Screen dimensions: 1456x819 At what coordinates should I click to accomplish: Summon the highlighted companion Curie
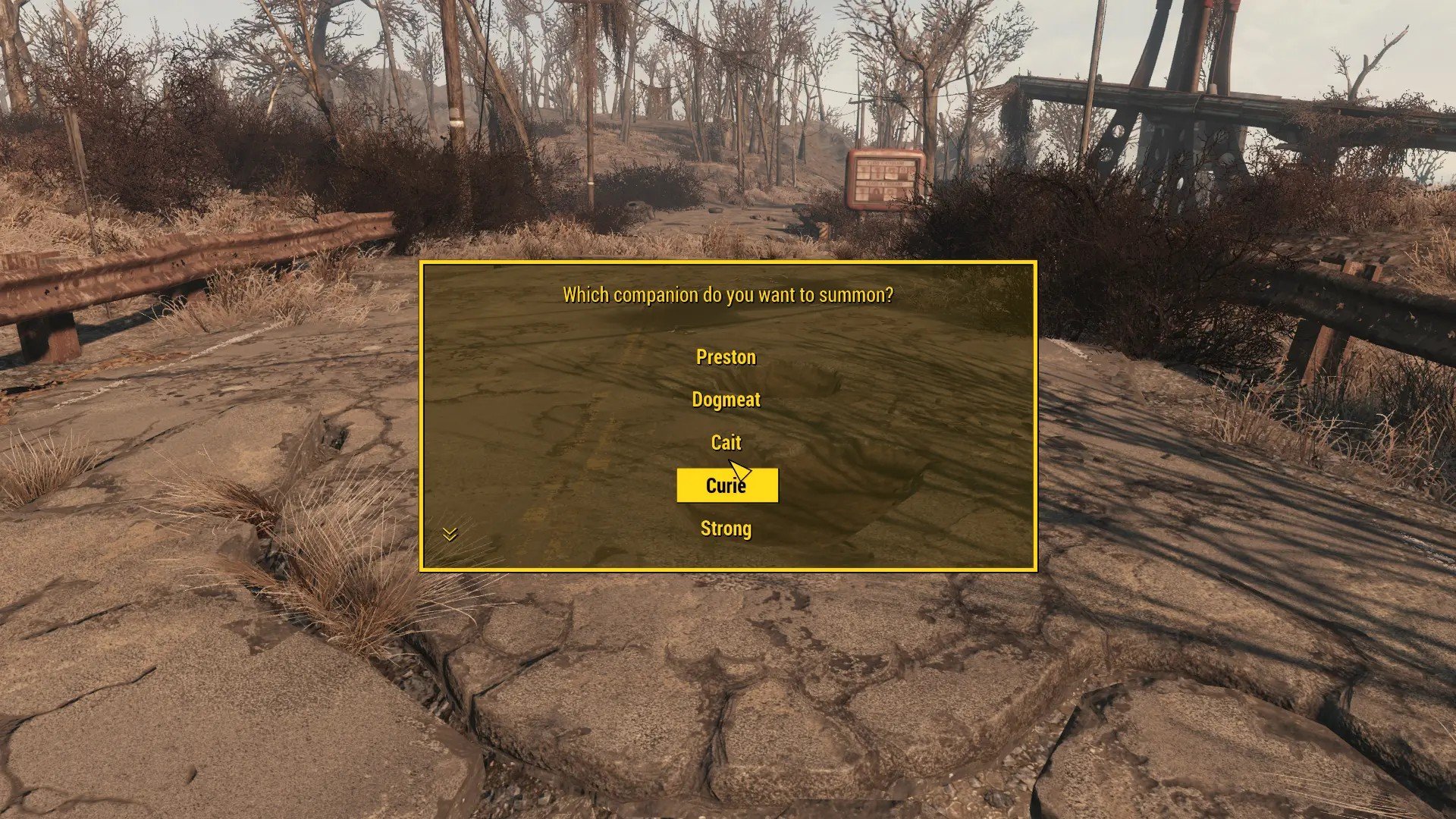point(726,485)
